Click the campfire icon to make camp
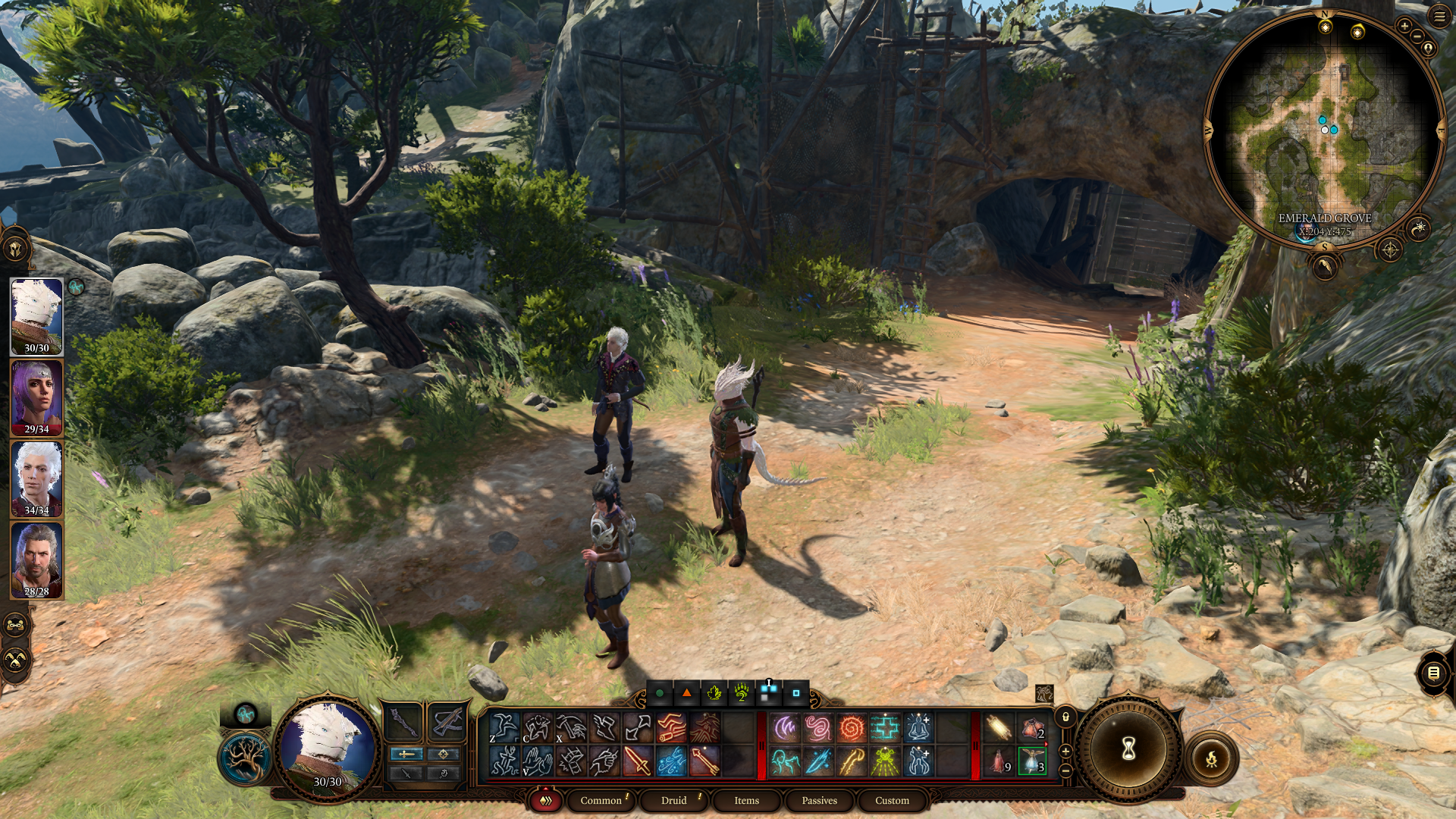This screenshot has height=819, width=1456. coord(1212,758)
